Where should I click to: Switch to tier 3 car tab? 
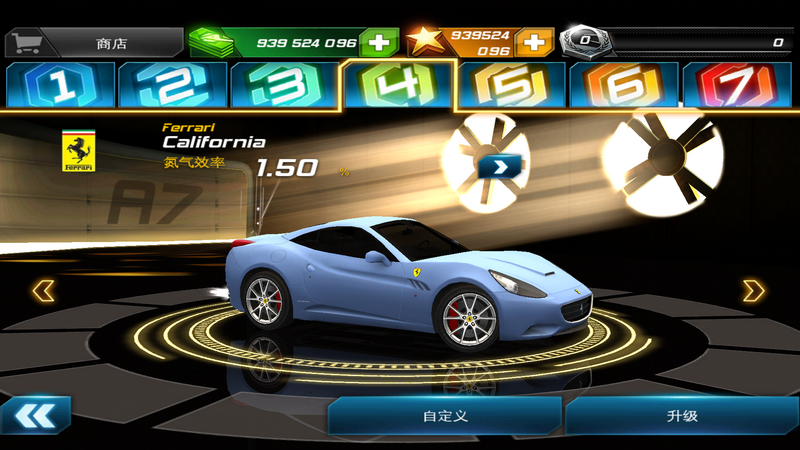pyautogui.click(x=285, y=86)
